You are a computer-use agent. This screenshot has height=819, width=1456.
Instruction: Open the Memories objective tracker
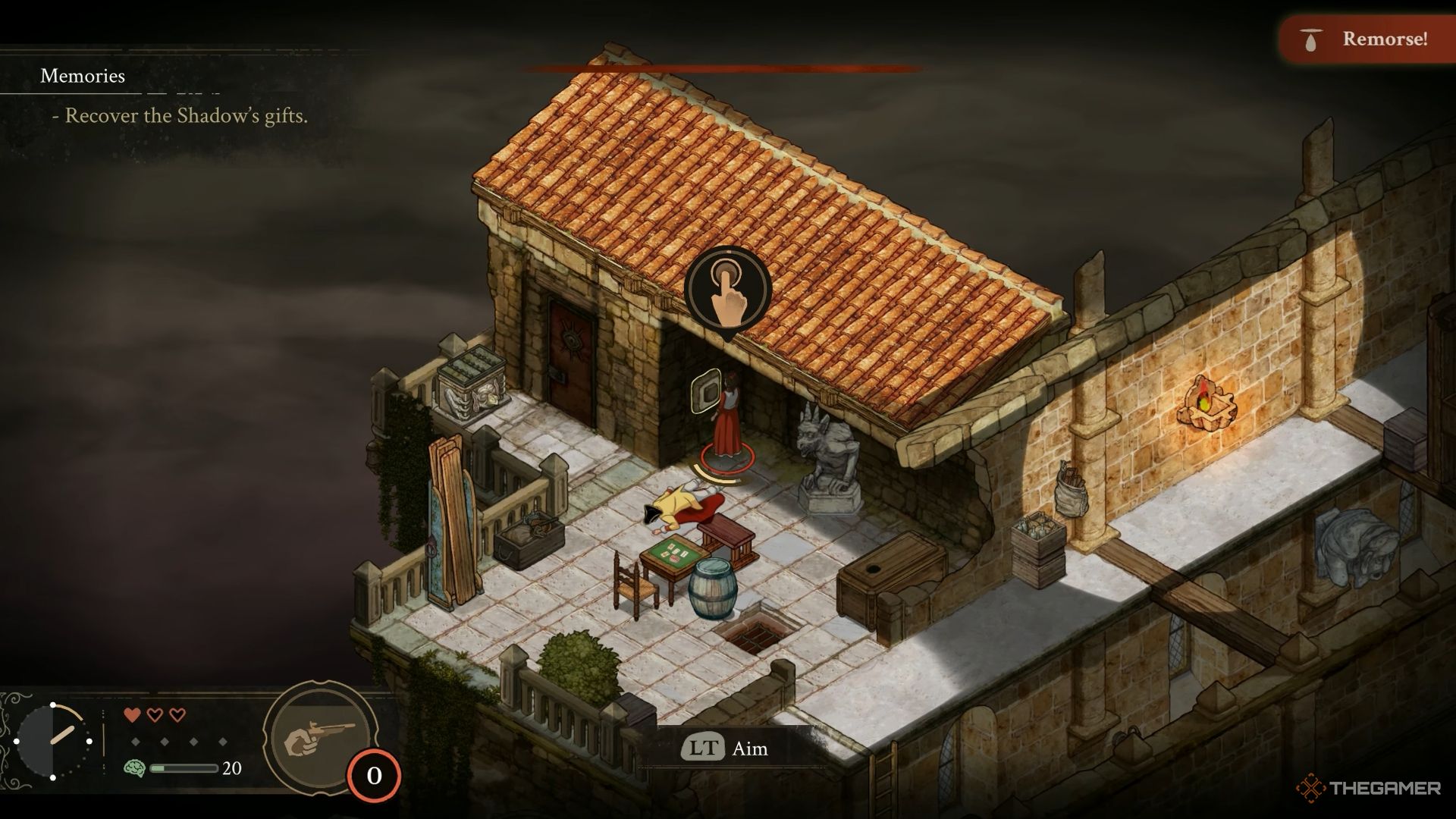[x=83, y=76]
